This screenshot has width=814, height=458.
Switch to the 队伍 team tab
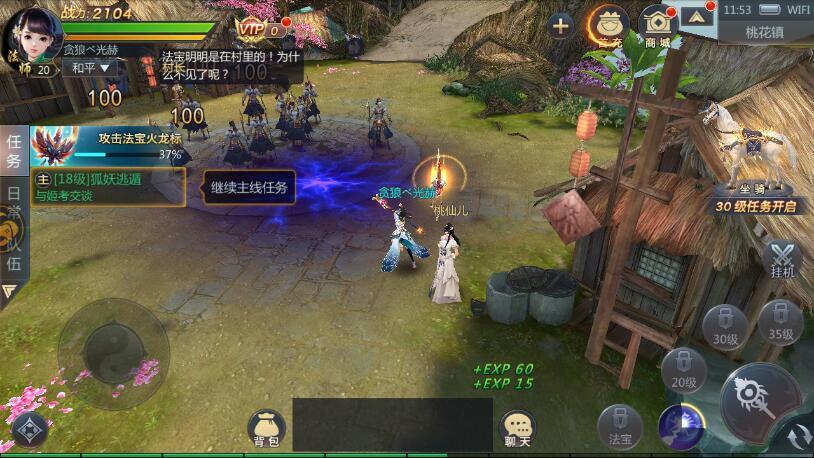(14, 249)
